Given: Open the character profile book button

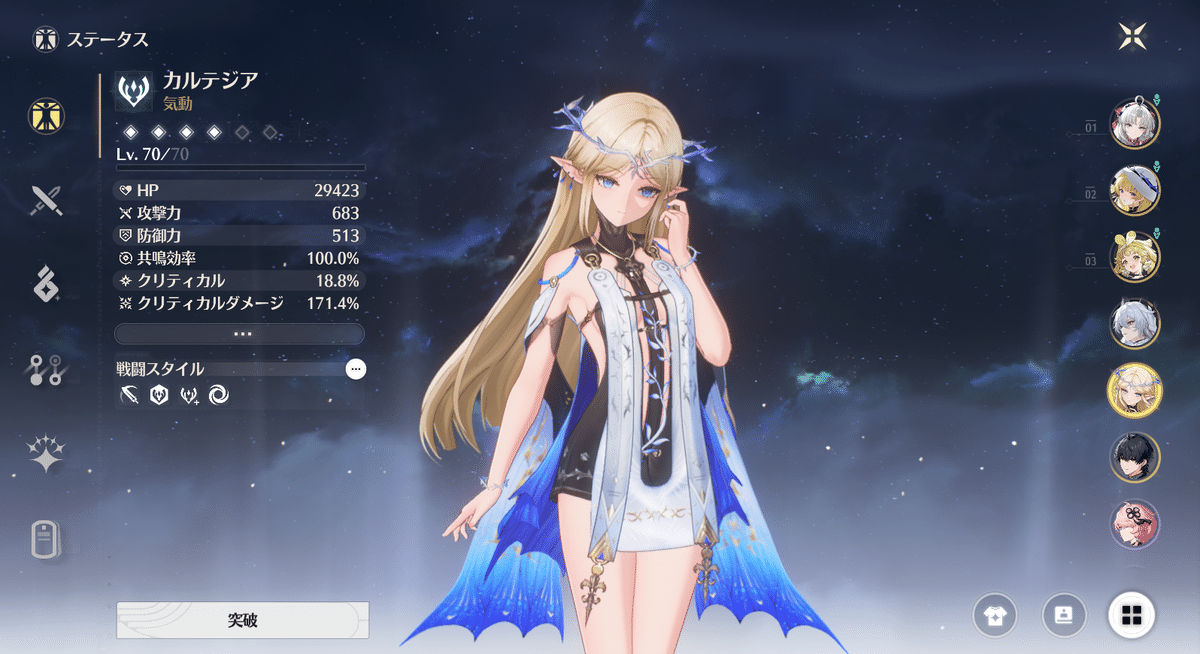Looking at the screenshot, I should tap(1065, 614).
